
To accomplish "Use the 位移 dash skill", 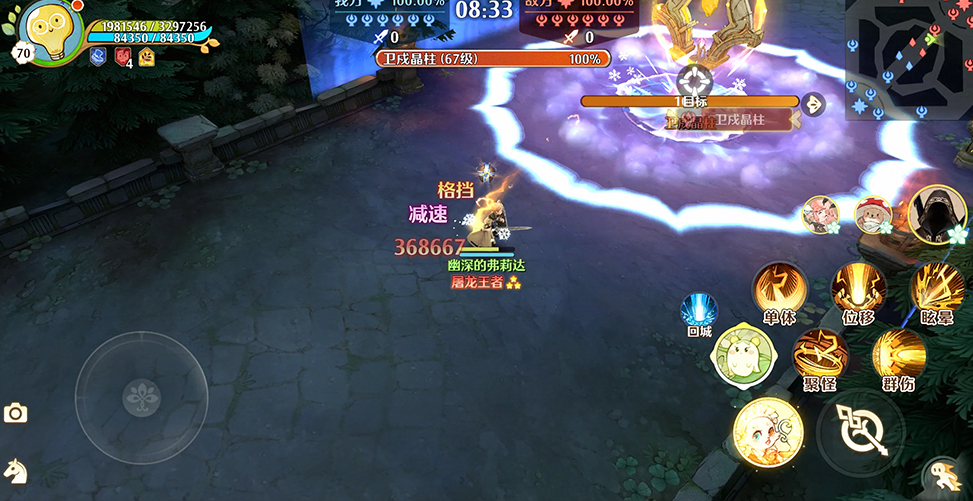I will (x=858, y=289).
